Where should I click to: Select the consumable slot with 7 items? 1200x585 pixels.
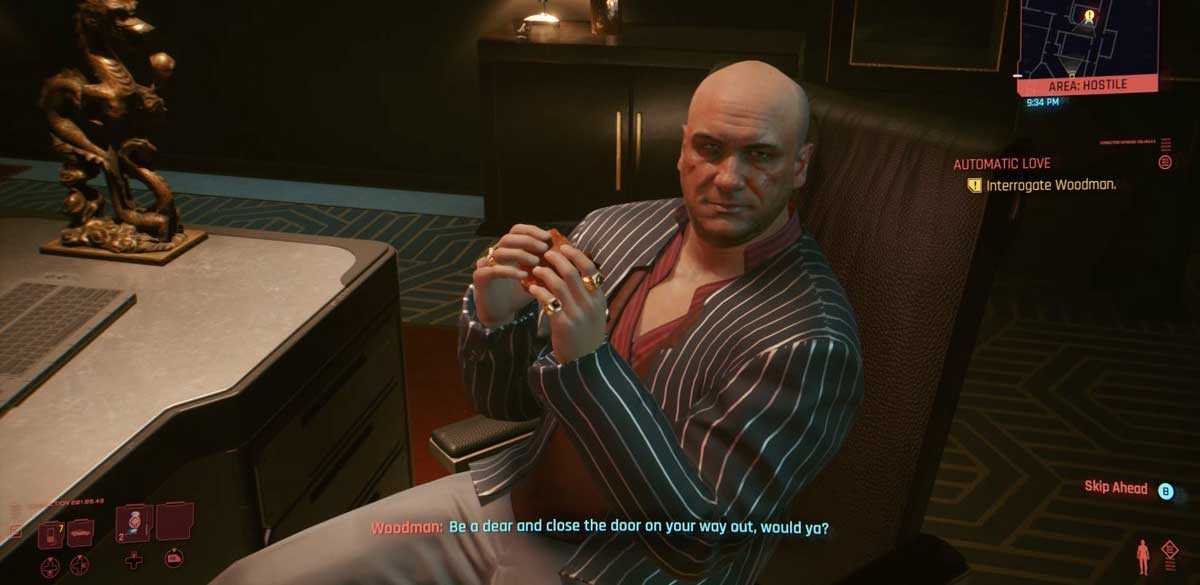point(50,533)
